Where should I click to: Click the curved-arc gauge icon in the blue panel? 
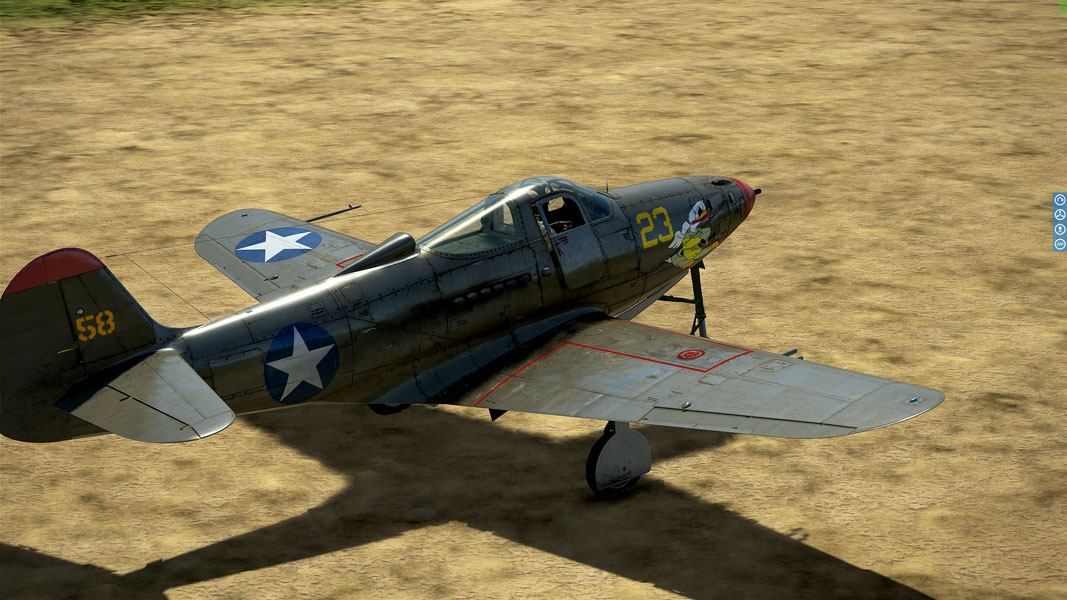[1060, 200]
